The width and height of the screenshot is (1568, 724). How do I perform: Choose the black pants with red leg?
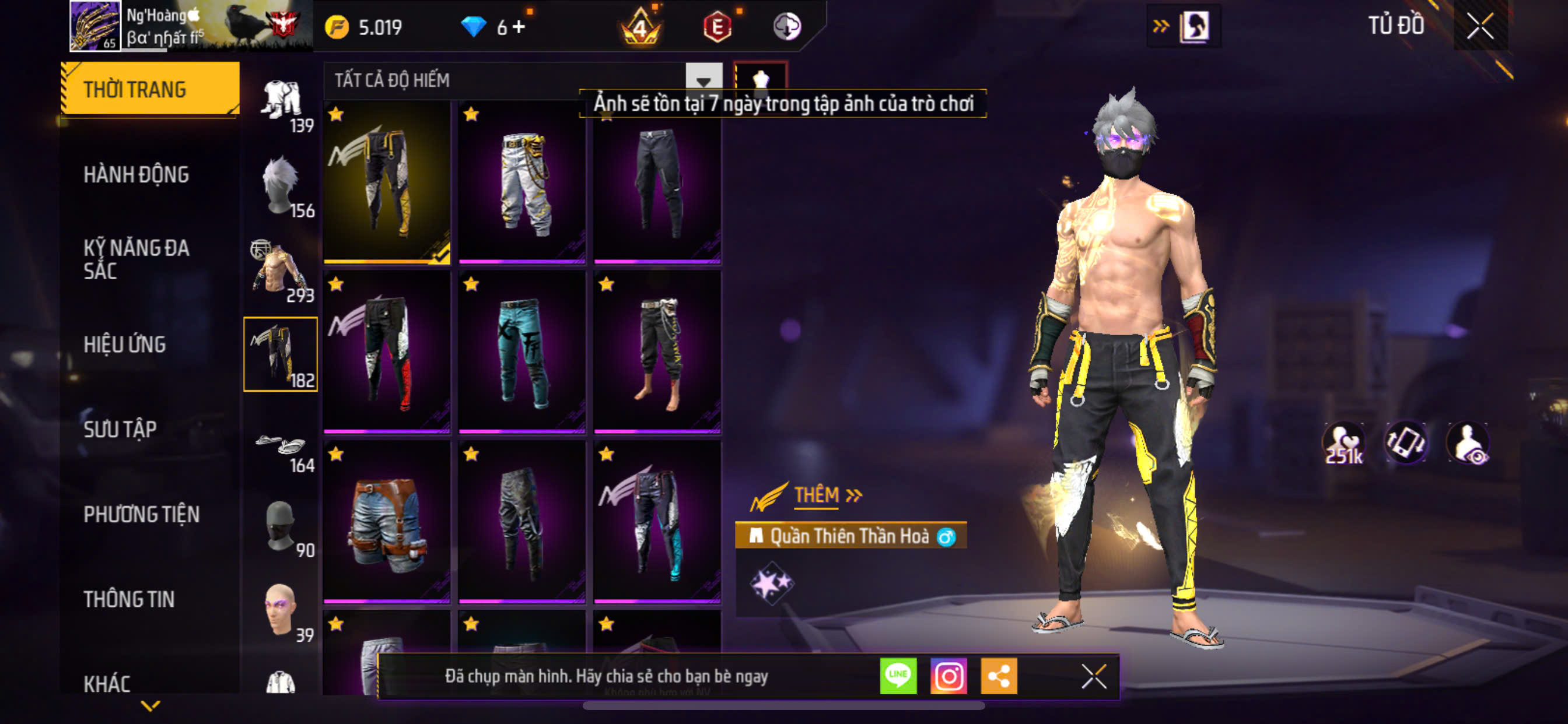(x=387, y=352)
